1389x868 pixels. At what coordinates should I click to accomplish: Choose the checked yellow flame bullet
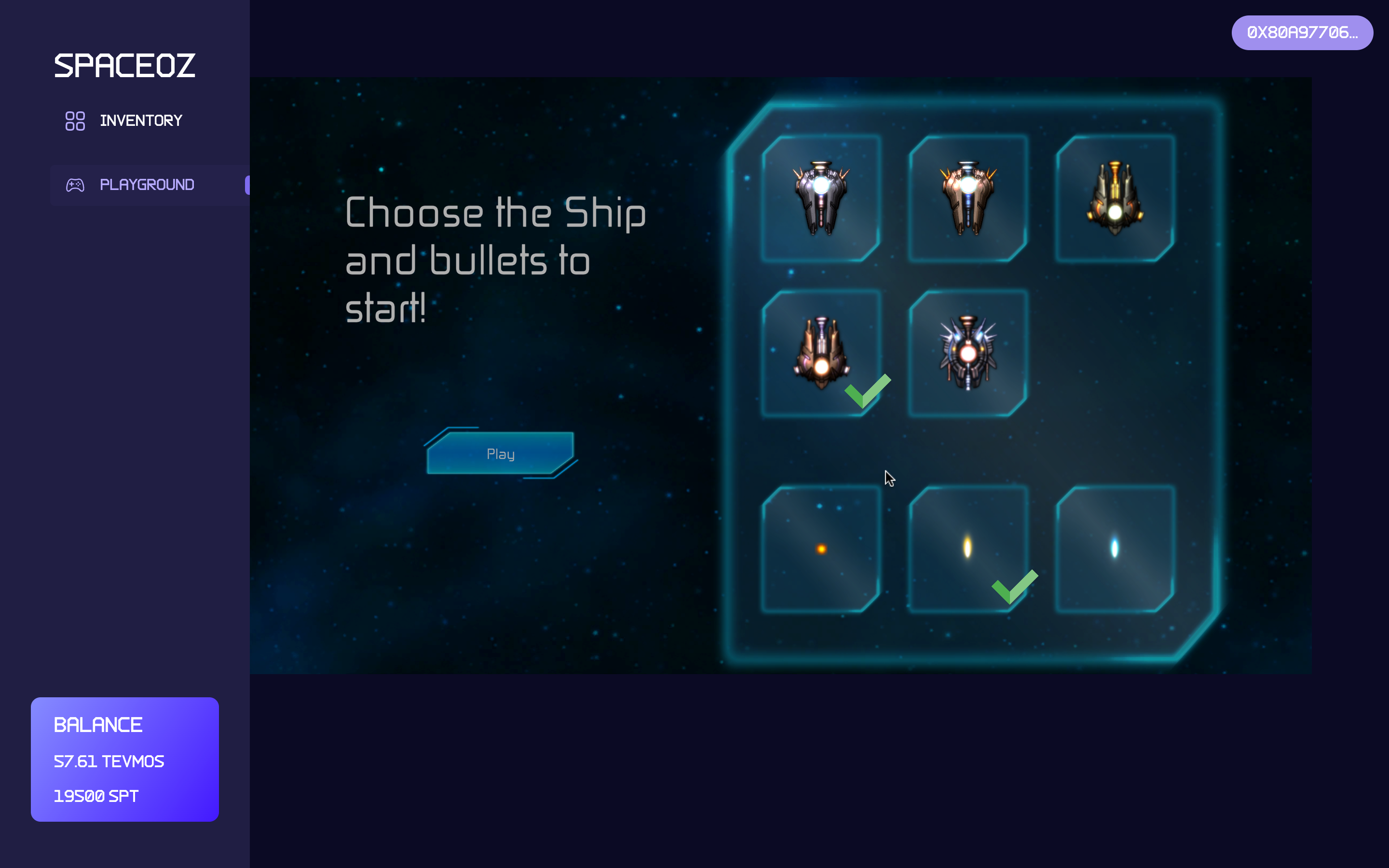tap(967, 549)
